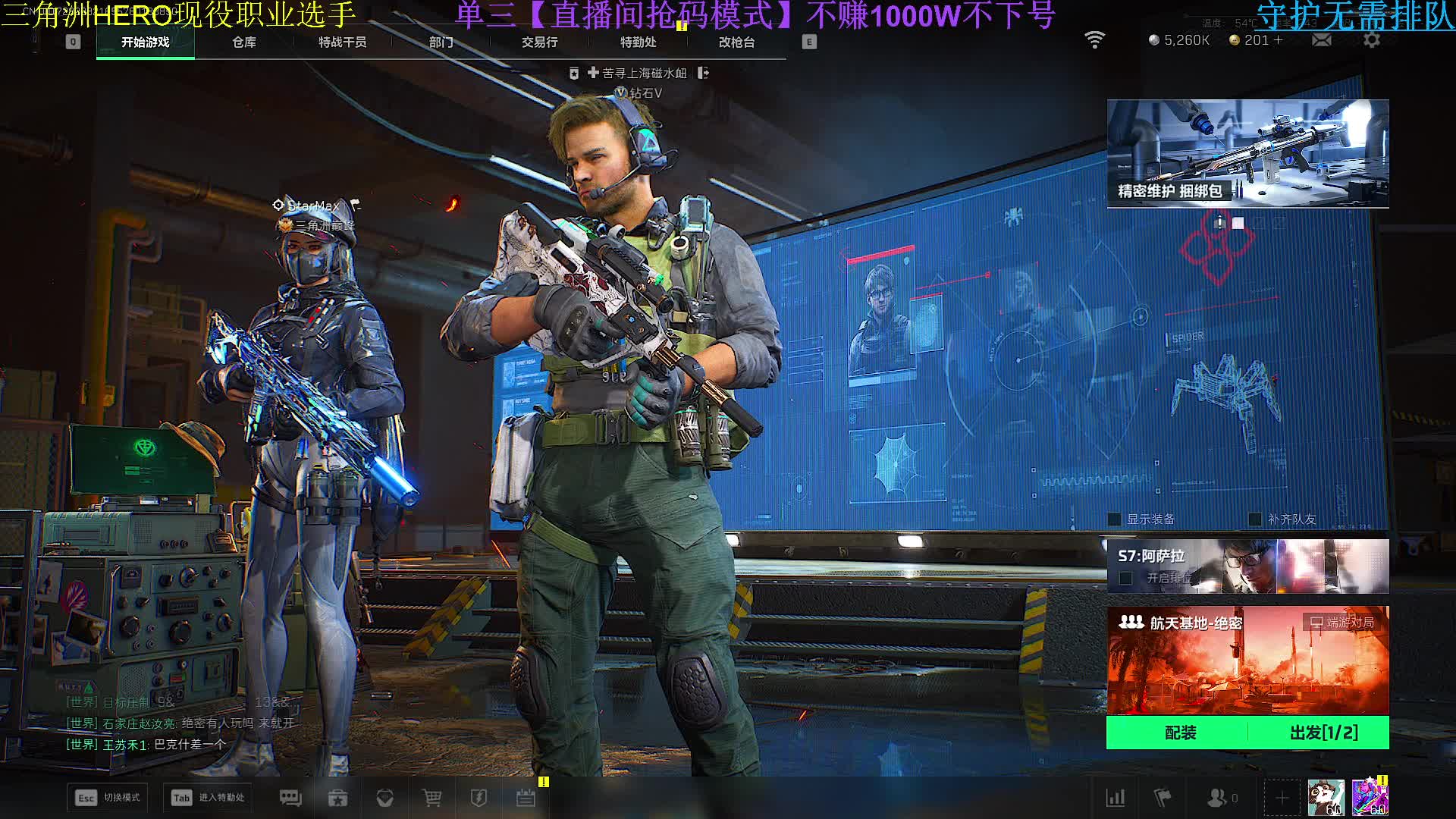Open the mail envelope icon
The image size is (1456, 819).
pos(1321,40)
